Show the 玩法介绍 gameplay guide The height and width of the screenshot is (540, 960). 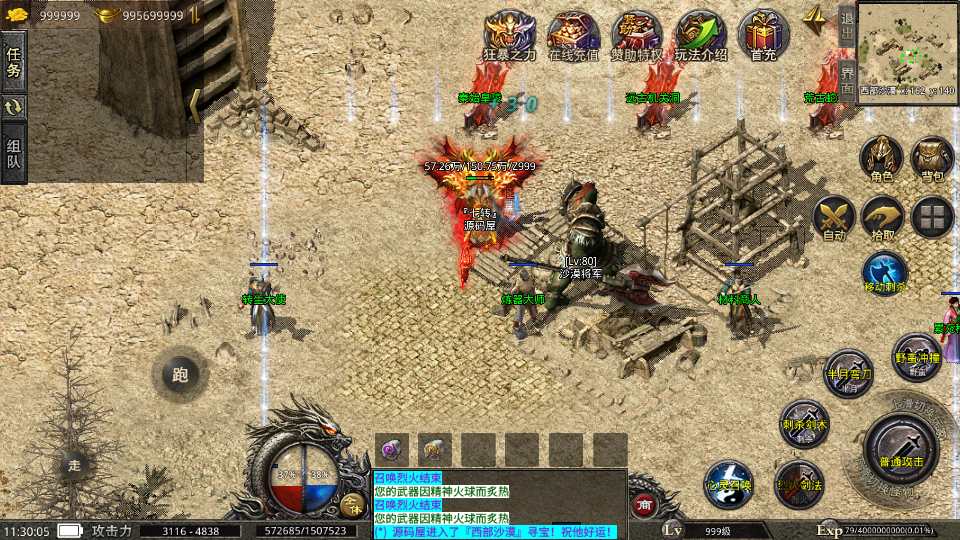coord(700,36)
